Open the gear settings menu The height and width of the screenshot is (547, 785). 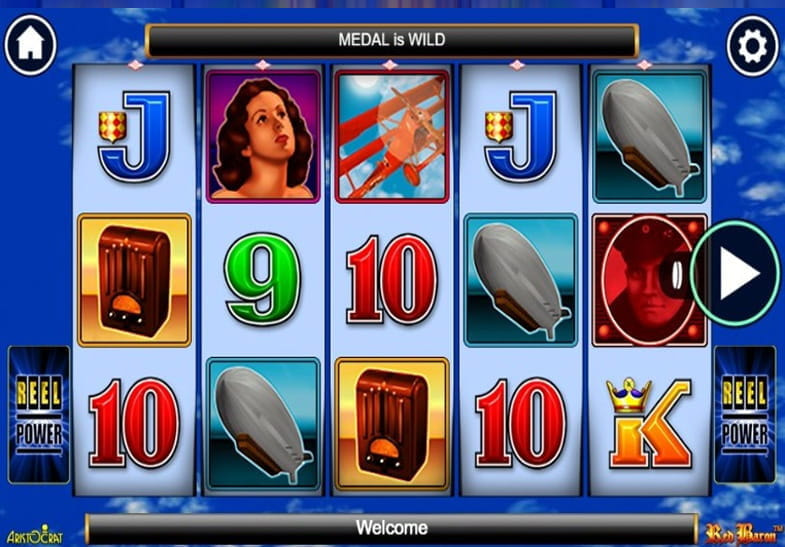pyautogui.click(x=752, y=45)
